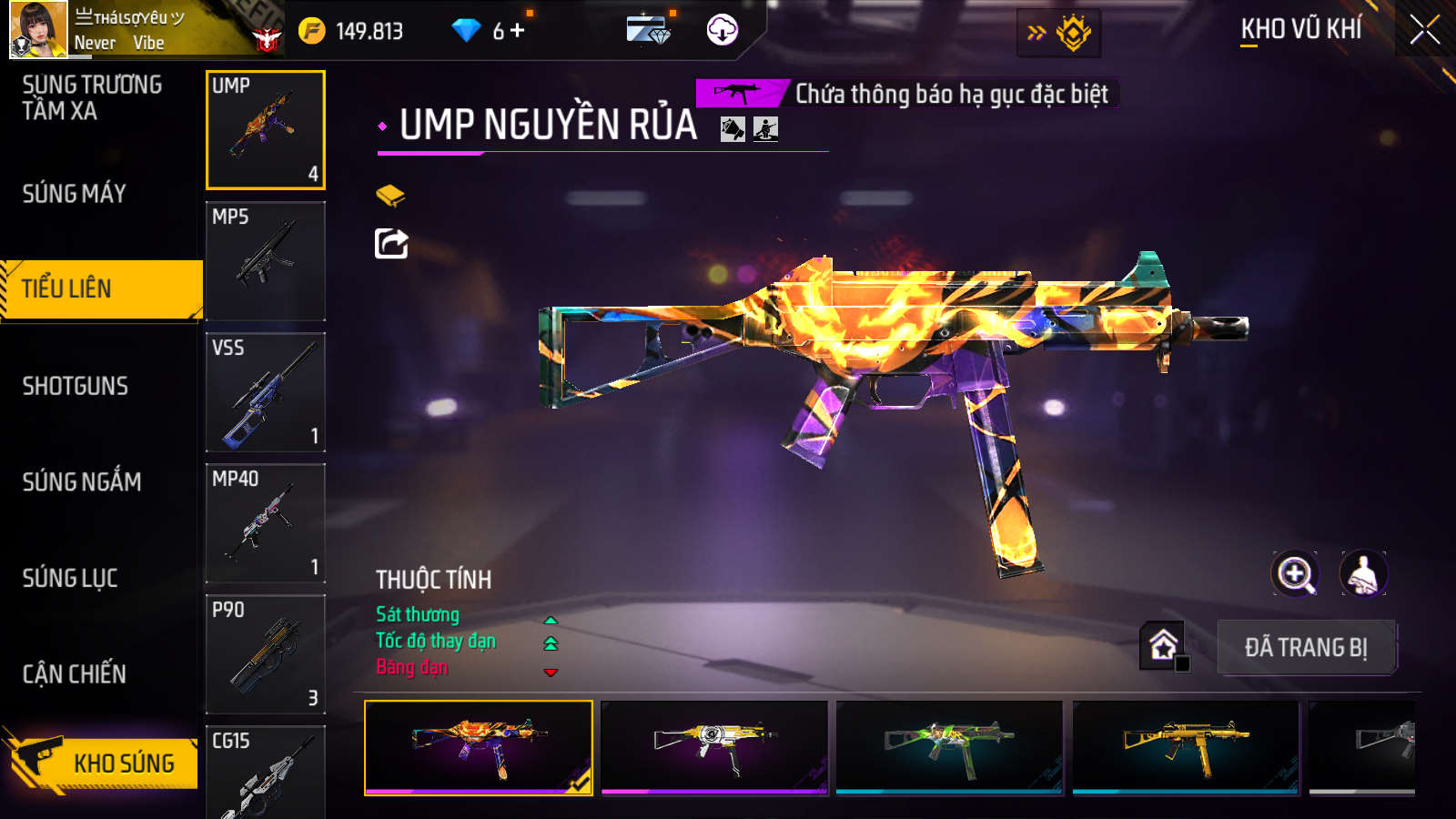The width and height of the screenshot is (1456, 819).
Task: Select the Súng Ngắm category
Action: coord(82,481)
